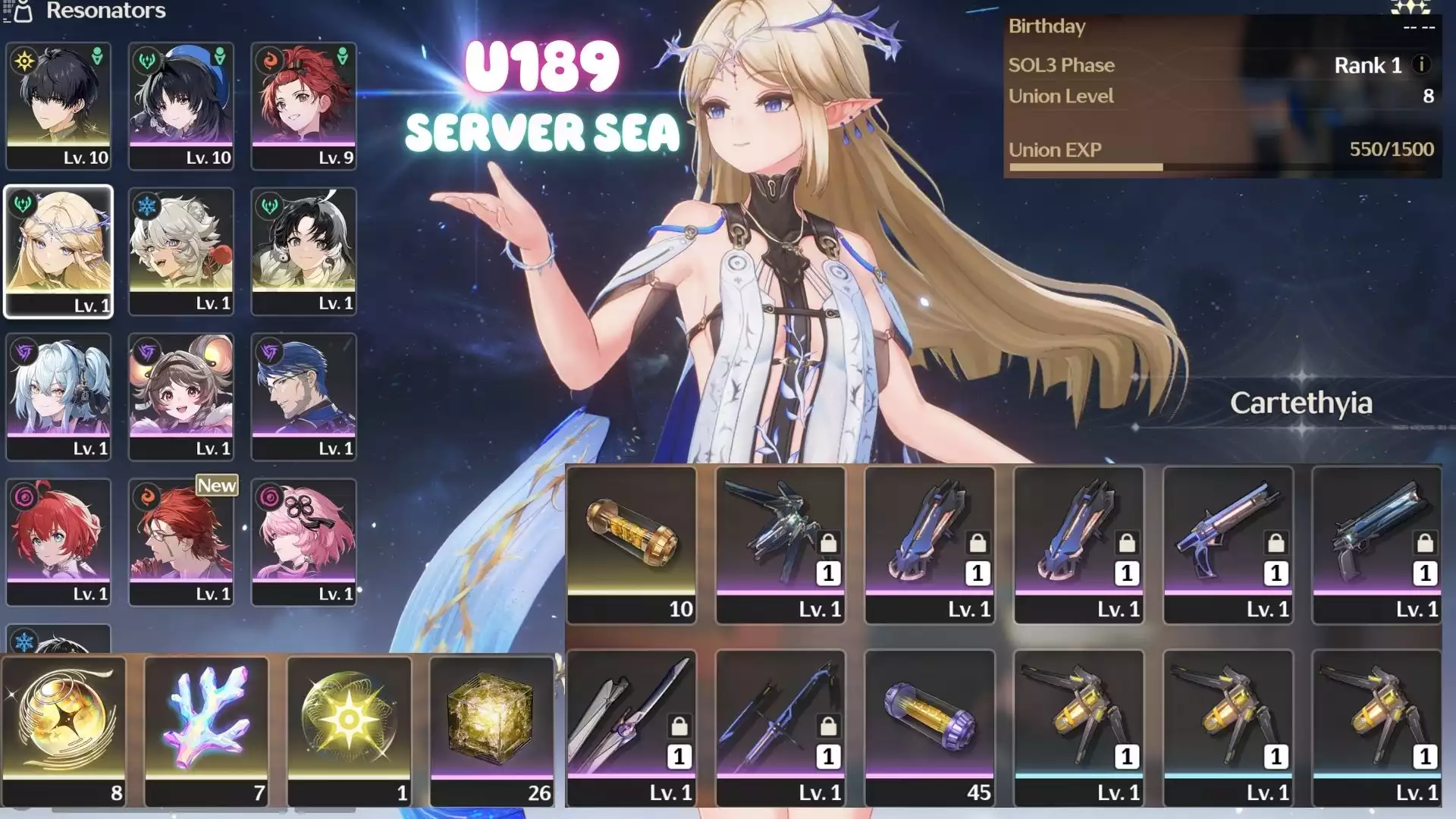Select the golden tube item with count 10
Viewport: 1456px width, 819px height.
[631, 544]
